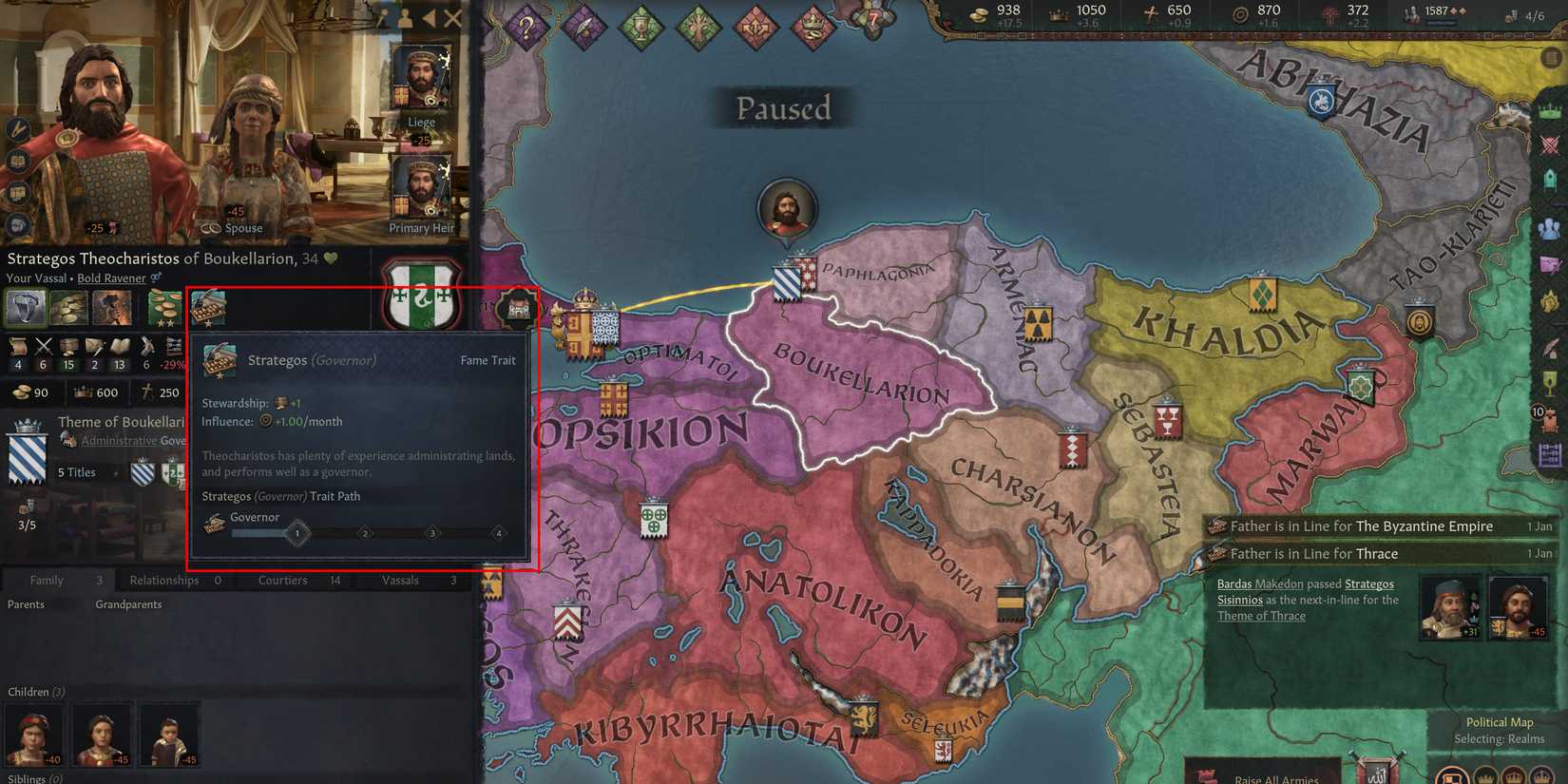Switch to the Courtiers tab
Screen dimensions: 1568x784
pyautogui.click(x=282, y=580)
